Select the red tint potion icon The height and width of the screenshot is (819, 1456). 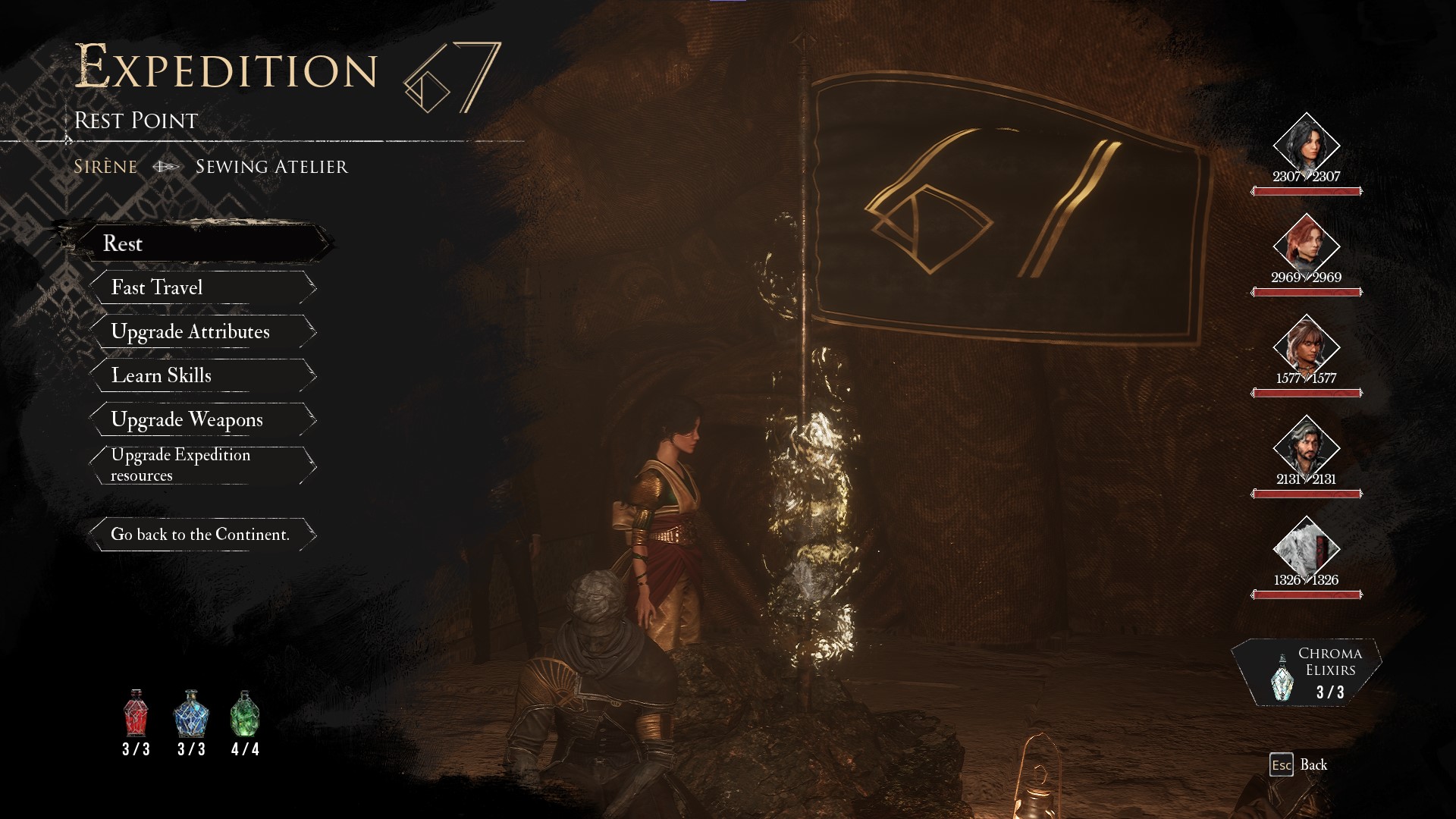pyautogui.click(x=136, y=714)
